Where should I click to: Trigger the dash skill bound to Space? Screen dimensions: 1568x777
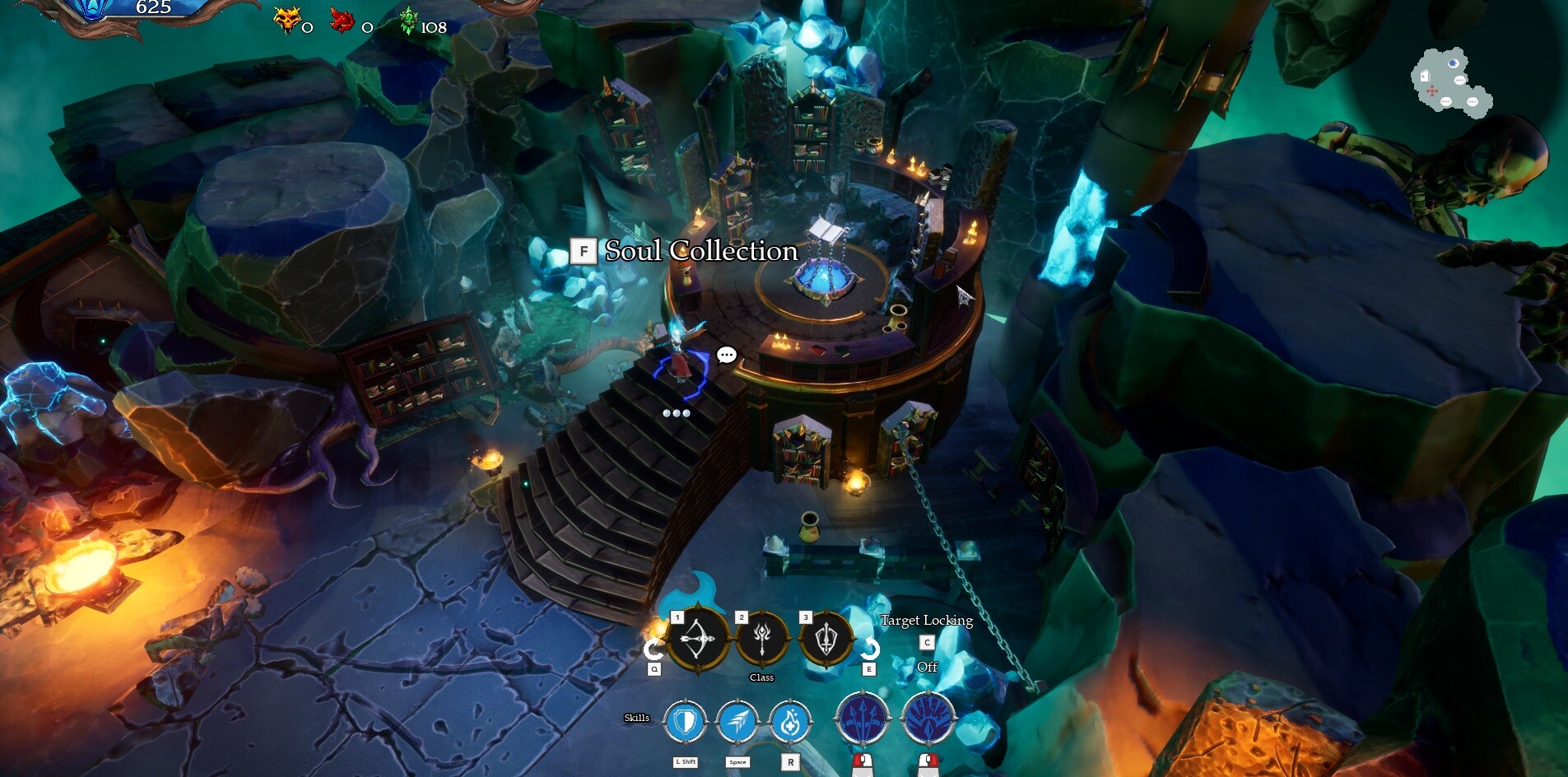point(737,723)
